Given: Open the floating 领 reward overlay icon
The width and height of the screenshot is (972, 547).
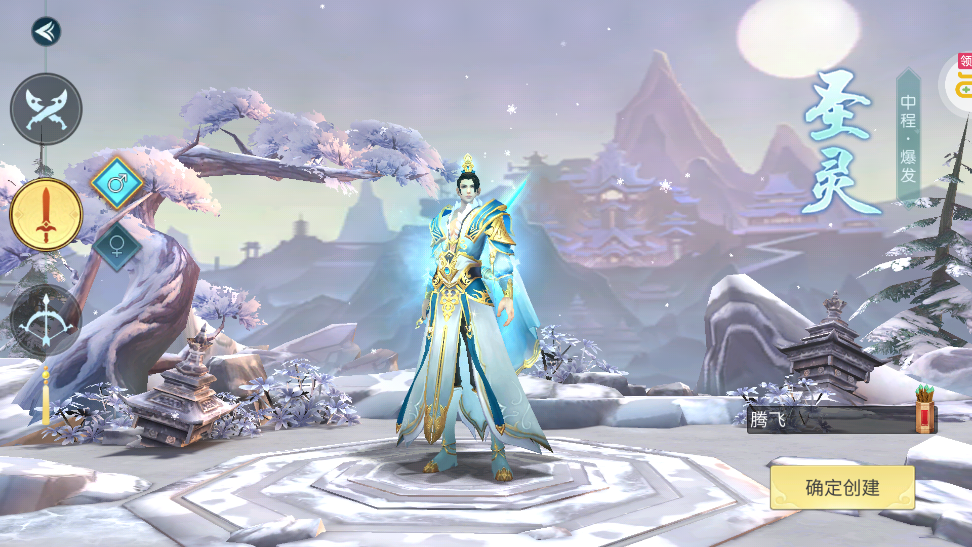Looking at the screenshot, I should click(960, 80).
